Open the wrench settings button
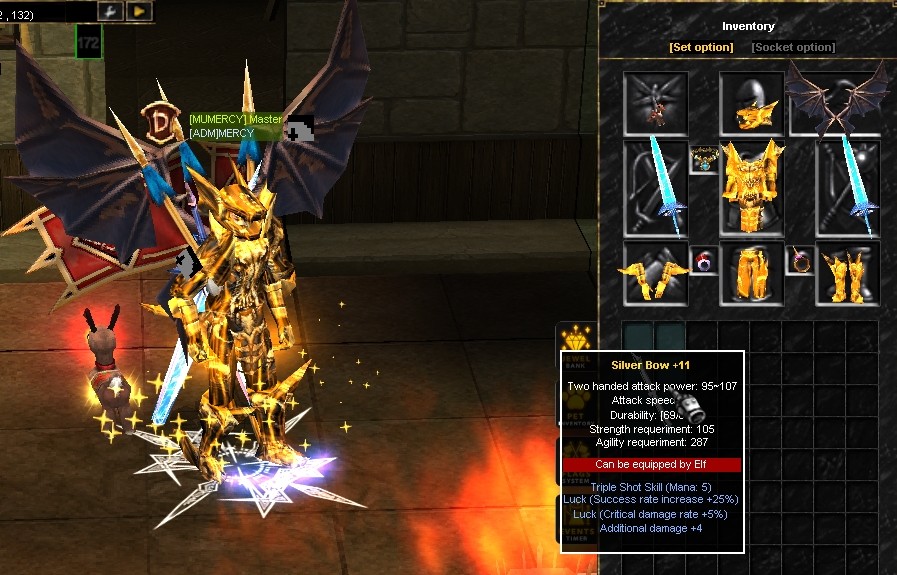 pos(110,11)
